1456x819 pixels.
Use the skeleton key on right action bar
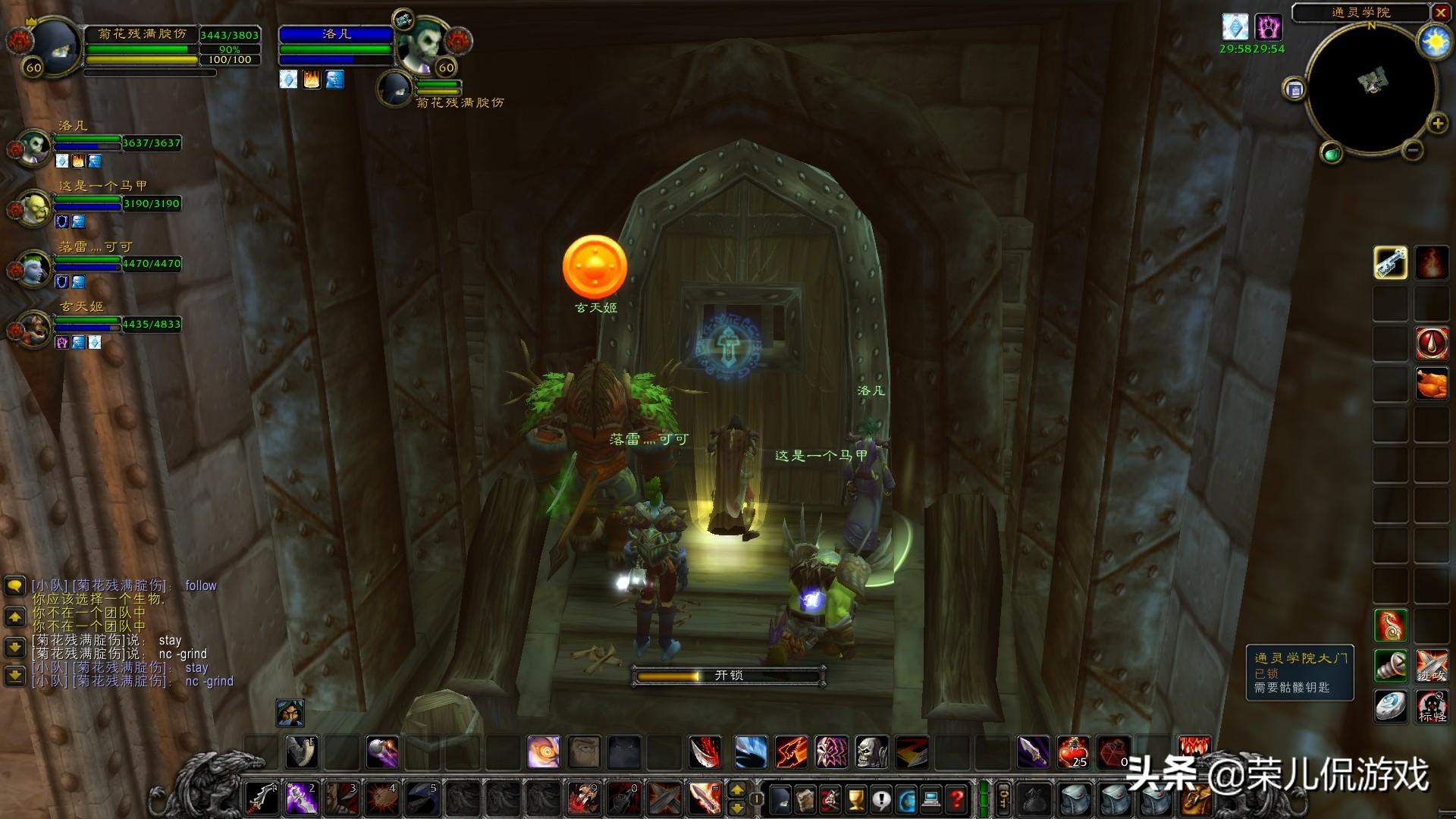(1390, 263)
